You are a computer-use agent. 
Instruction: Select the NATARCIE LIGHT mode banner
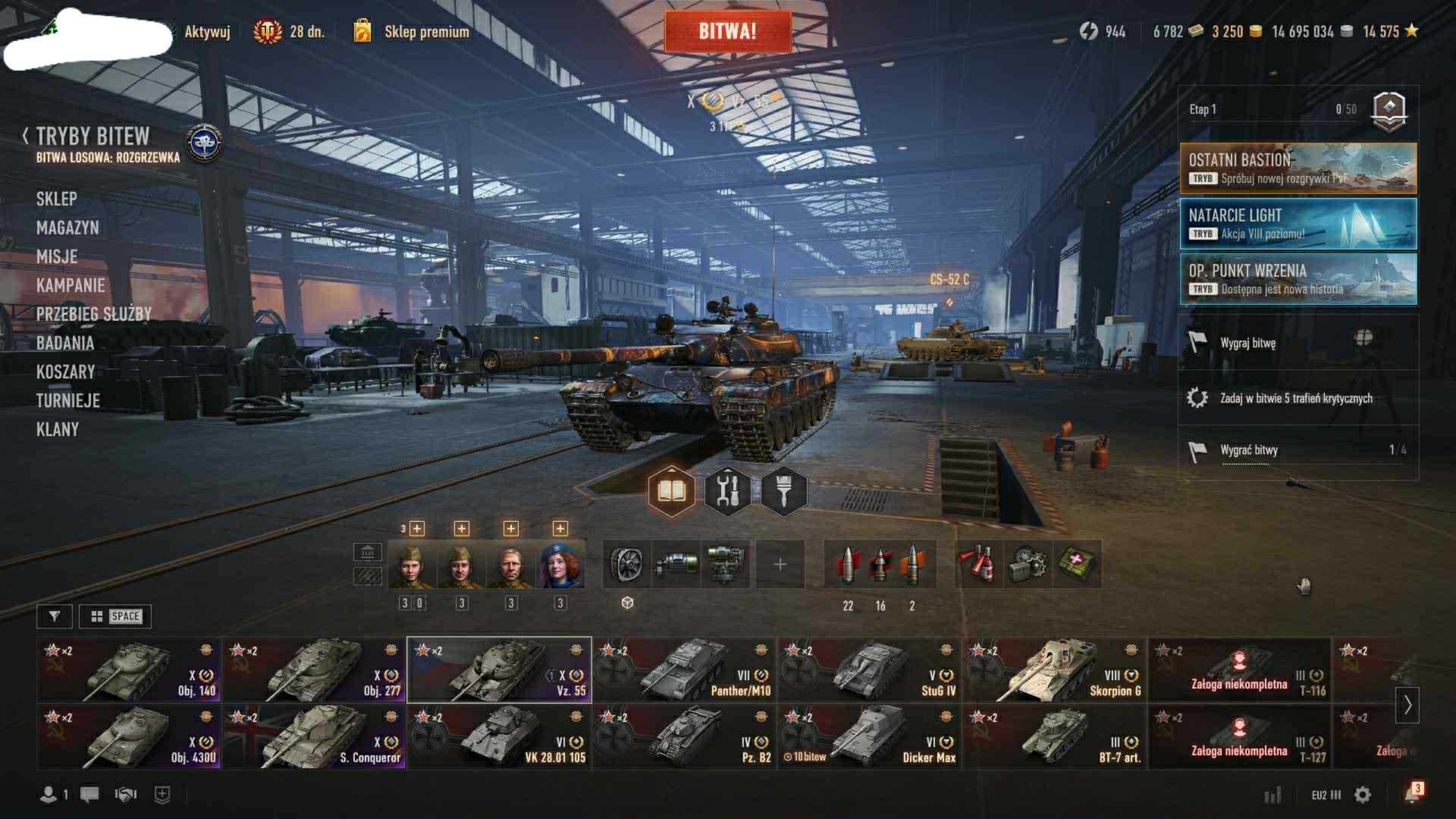1298,224
